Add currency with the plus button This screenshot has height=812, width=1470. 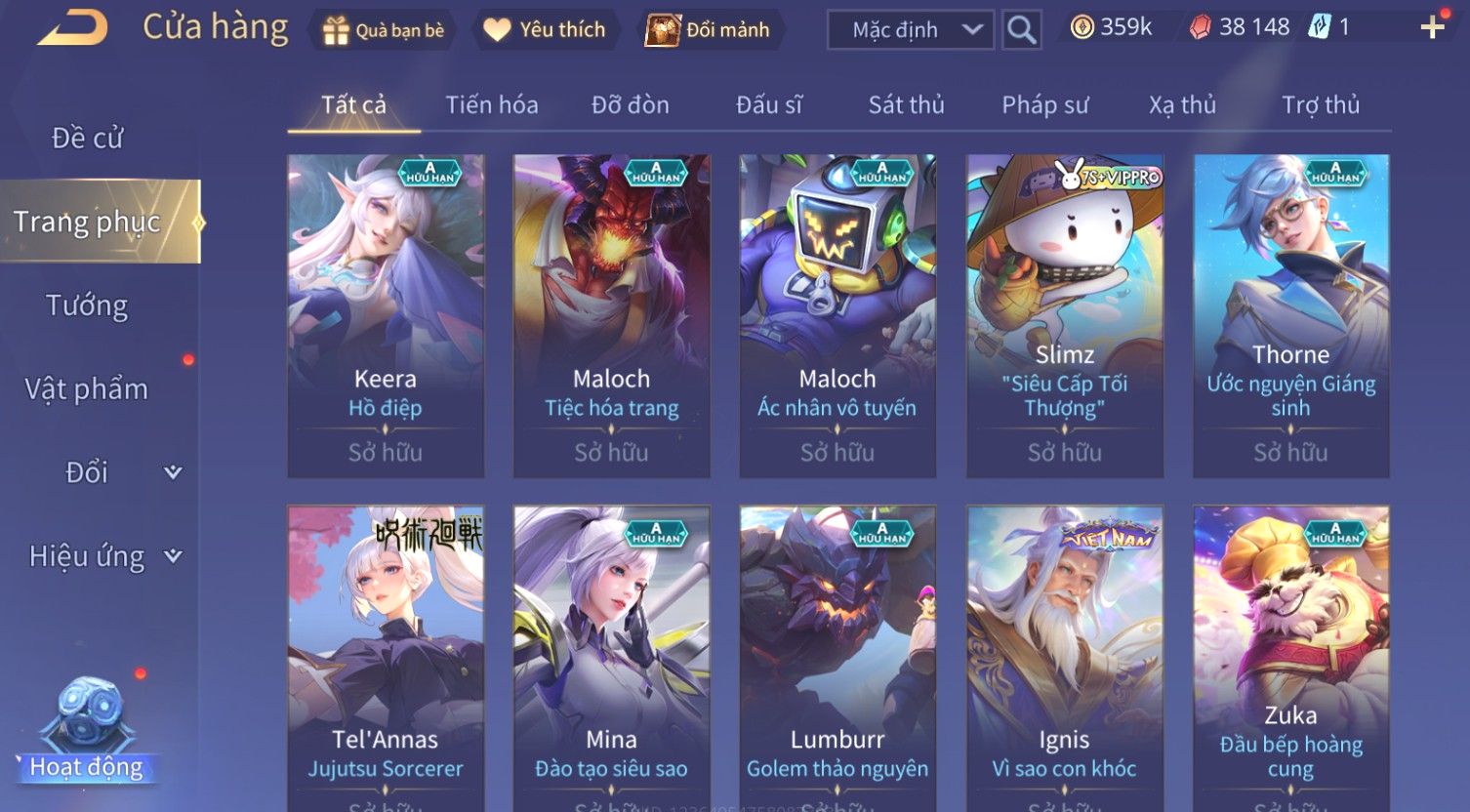click(1432, 27)
